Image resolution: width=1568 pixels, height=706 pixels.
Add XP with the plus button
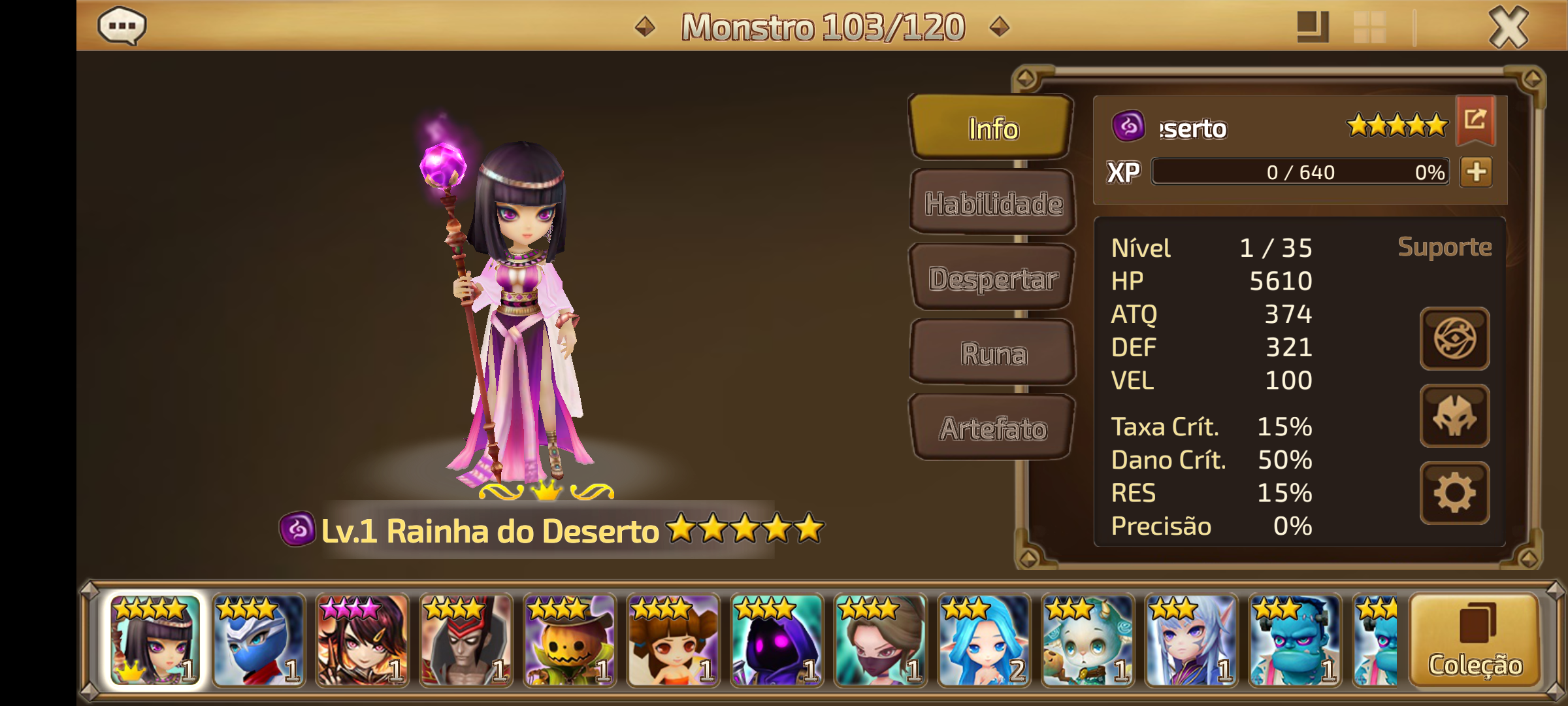(1476, 172)
